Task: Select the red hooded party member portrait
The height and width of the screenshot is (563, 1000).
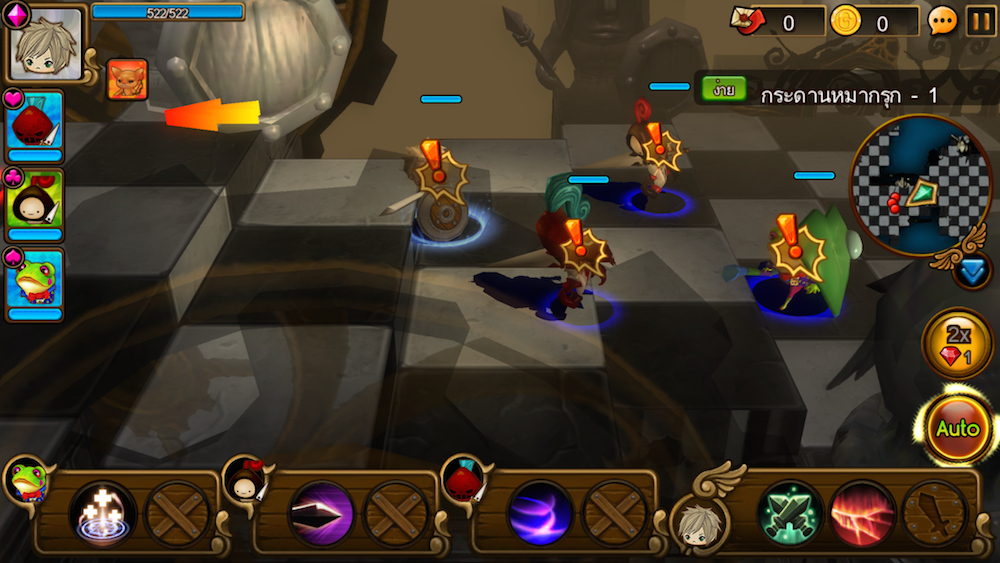Action: [35, 120]
